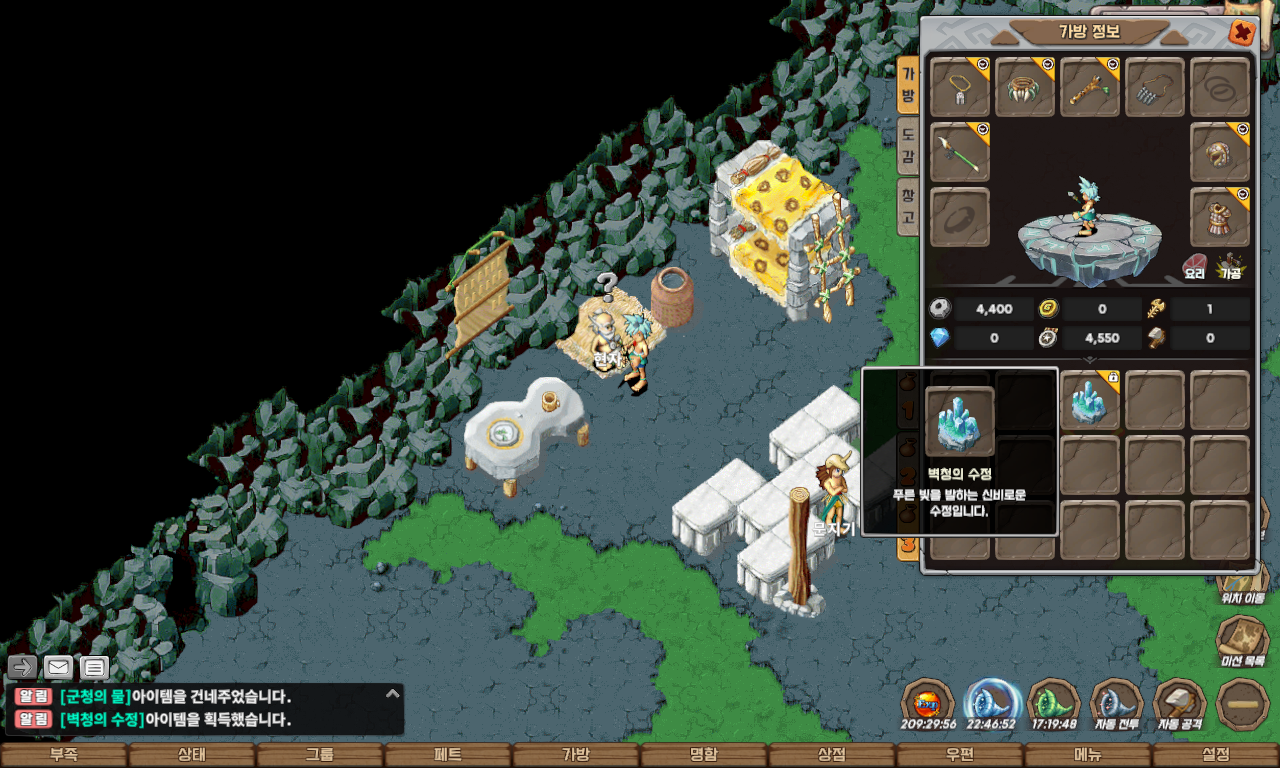The width and height of the screenshot is (1280, 768).
Task: Close the 가방 정보 bag window
Action: point(1241,32)
